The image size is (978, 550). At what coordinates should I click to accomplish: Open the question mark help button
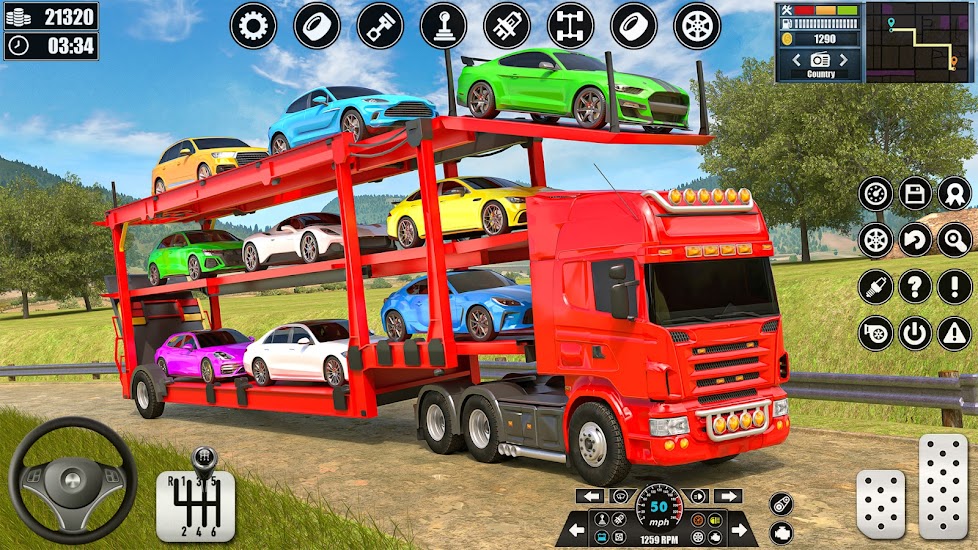[x=915, y=287]
